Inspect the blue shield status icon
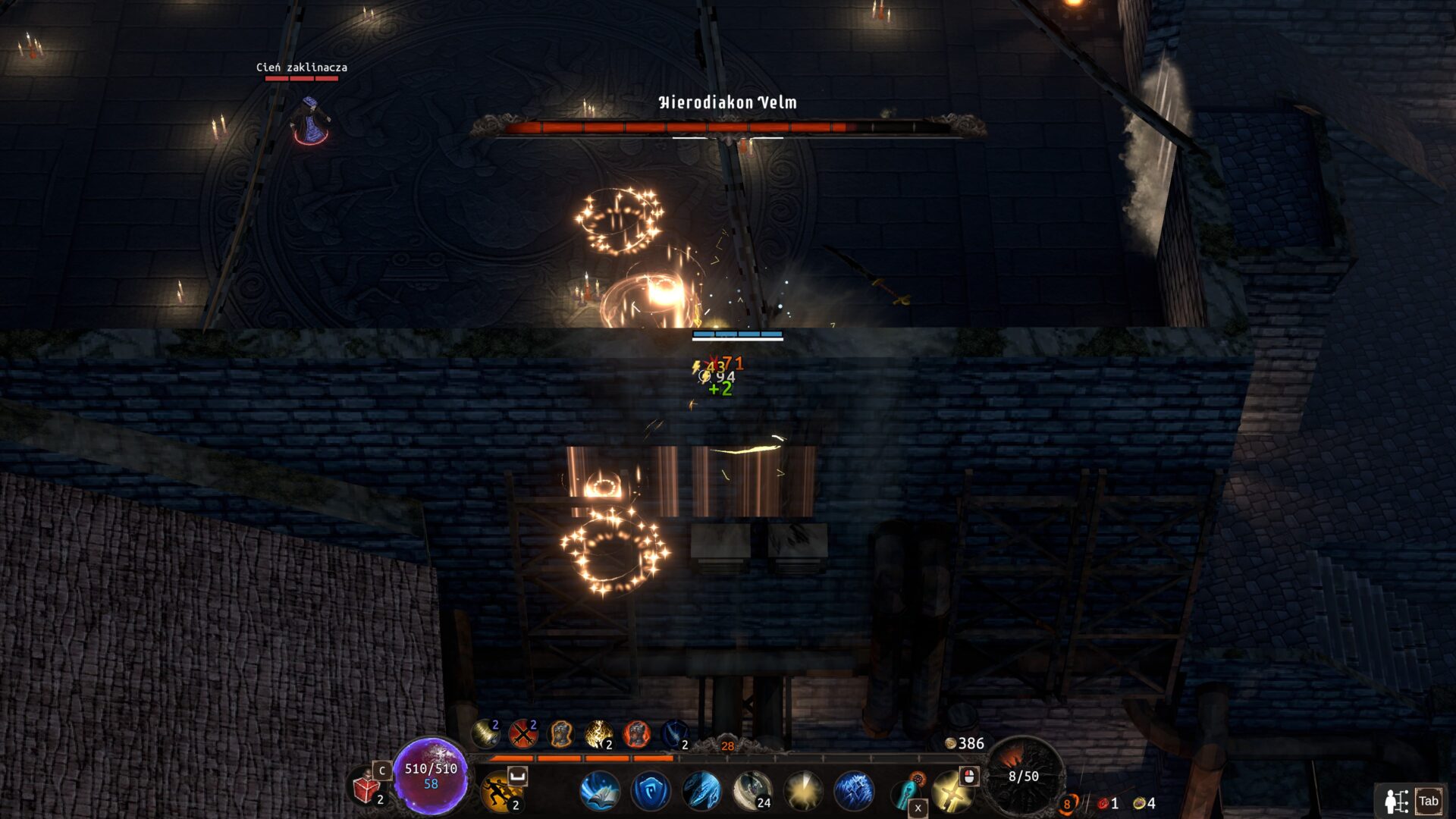 point(673,733)
